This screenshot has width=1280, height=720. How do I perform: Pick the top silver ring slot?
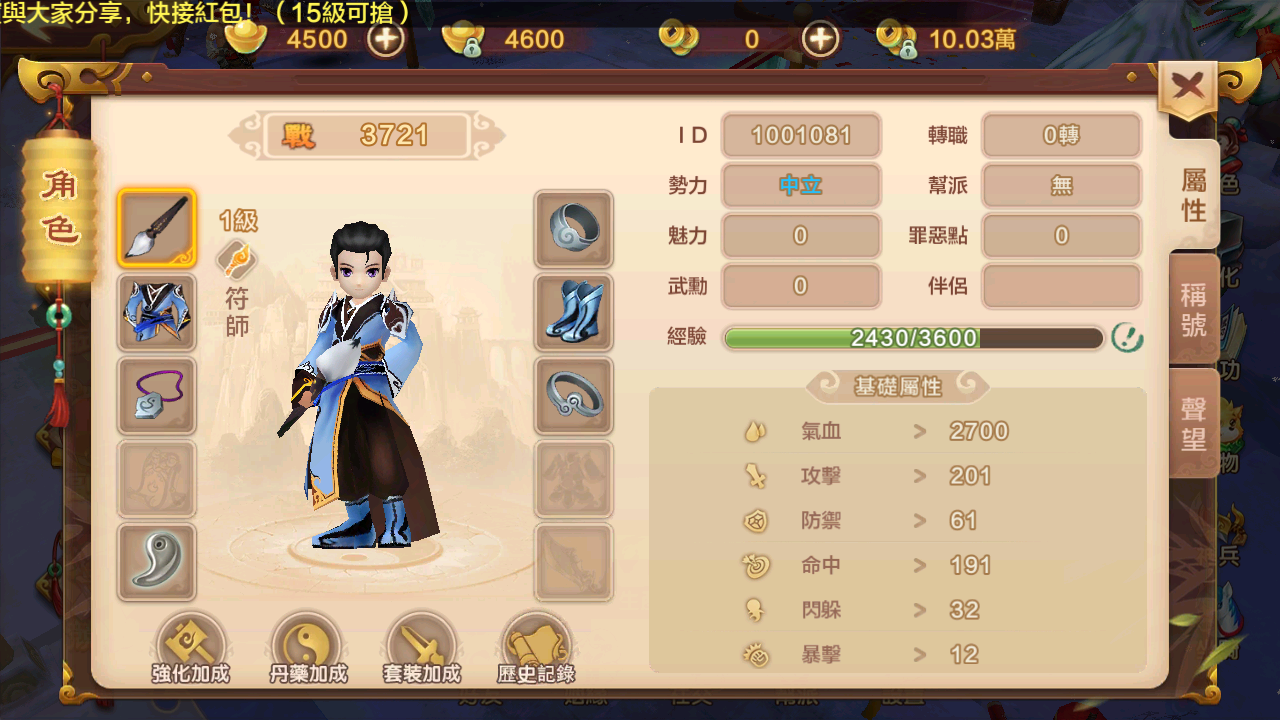point(574,229)
